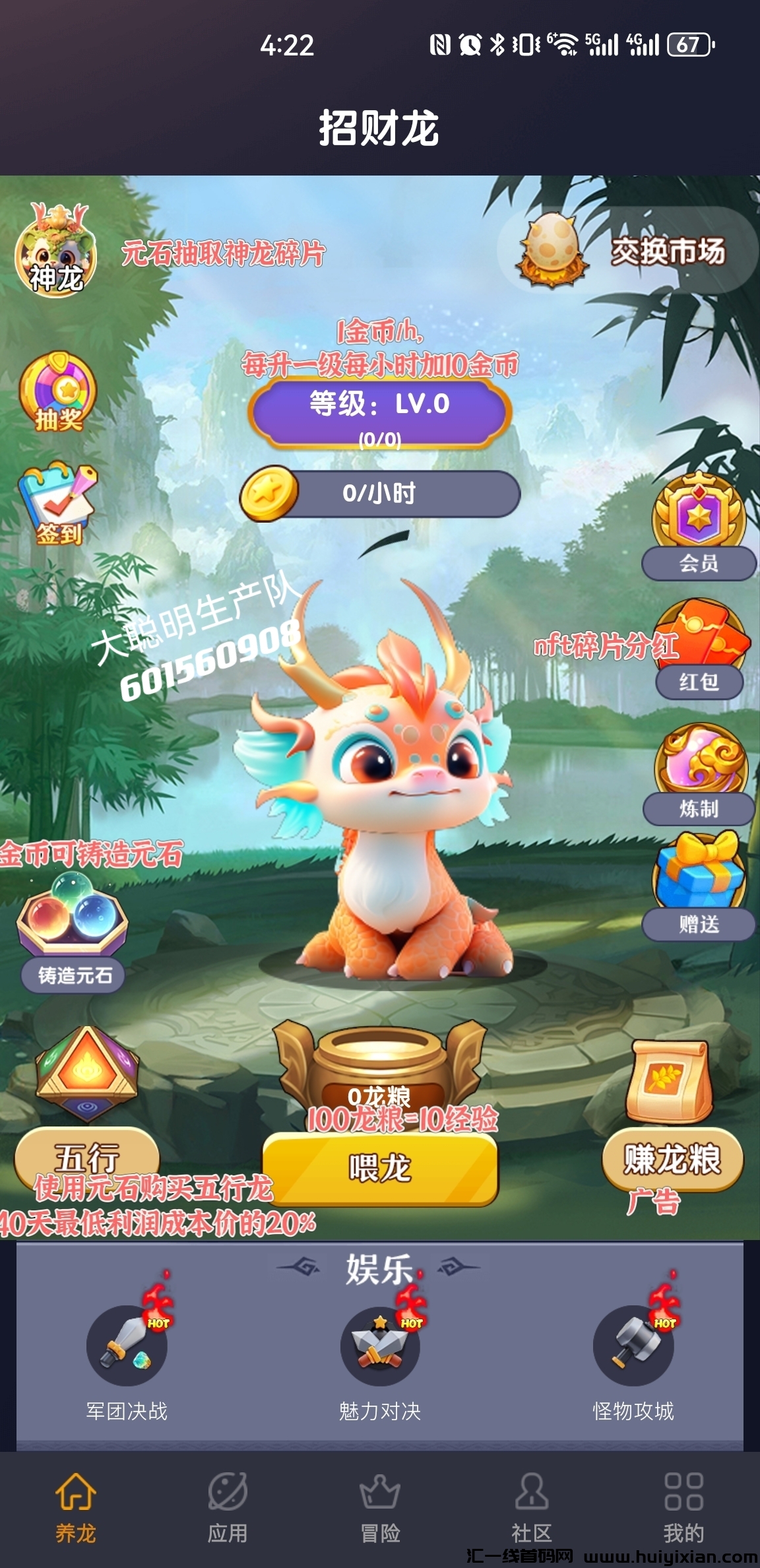Launch 魅力对决 charm duel
Image resolution: width=760 pixels, height=1568 pixels.
(380, 1348)
